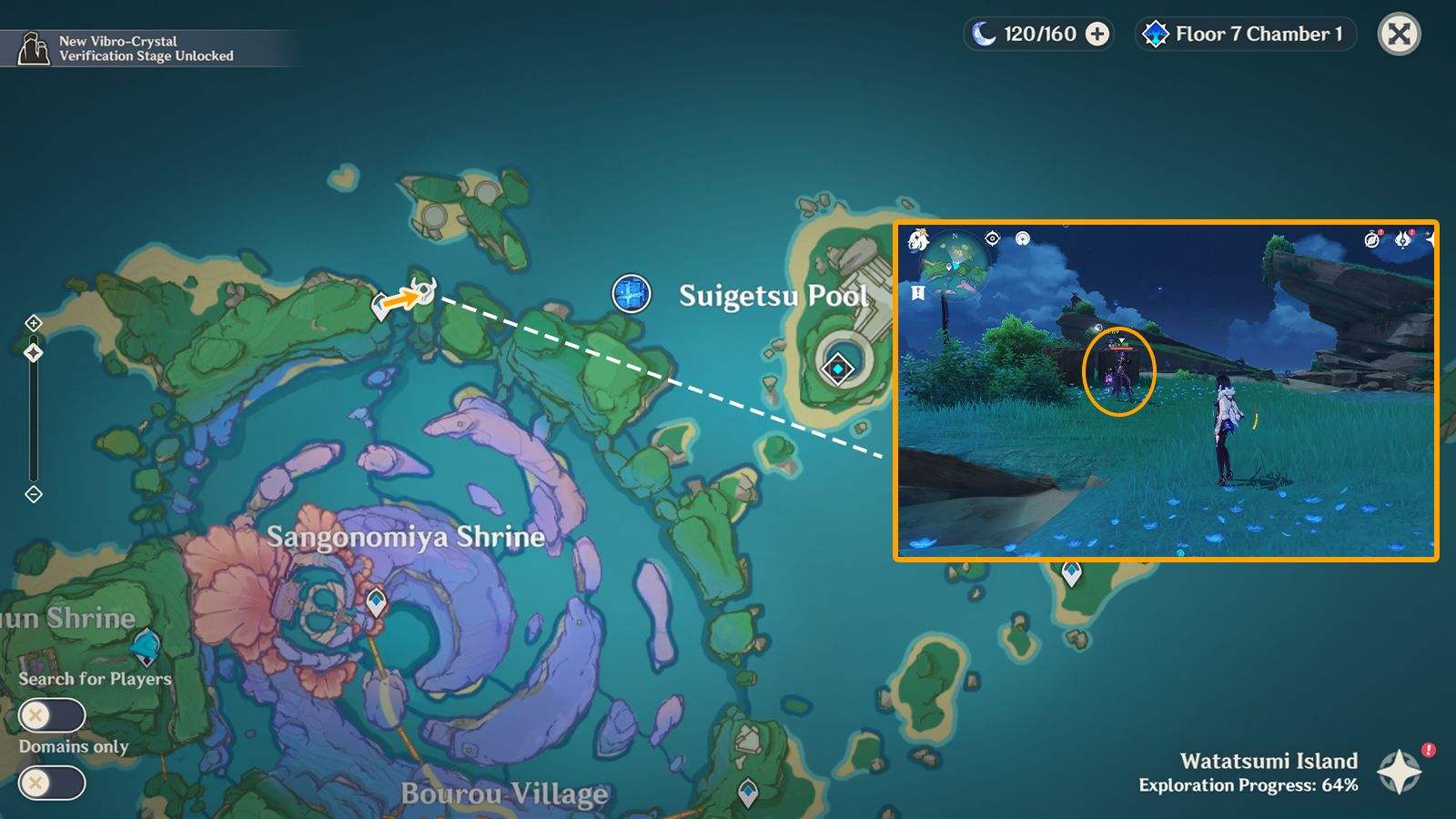
Task: Click the quest banner icon in the inset screenshot
Action: [x=917, y=293]
